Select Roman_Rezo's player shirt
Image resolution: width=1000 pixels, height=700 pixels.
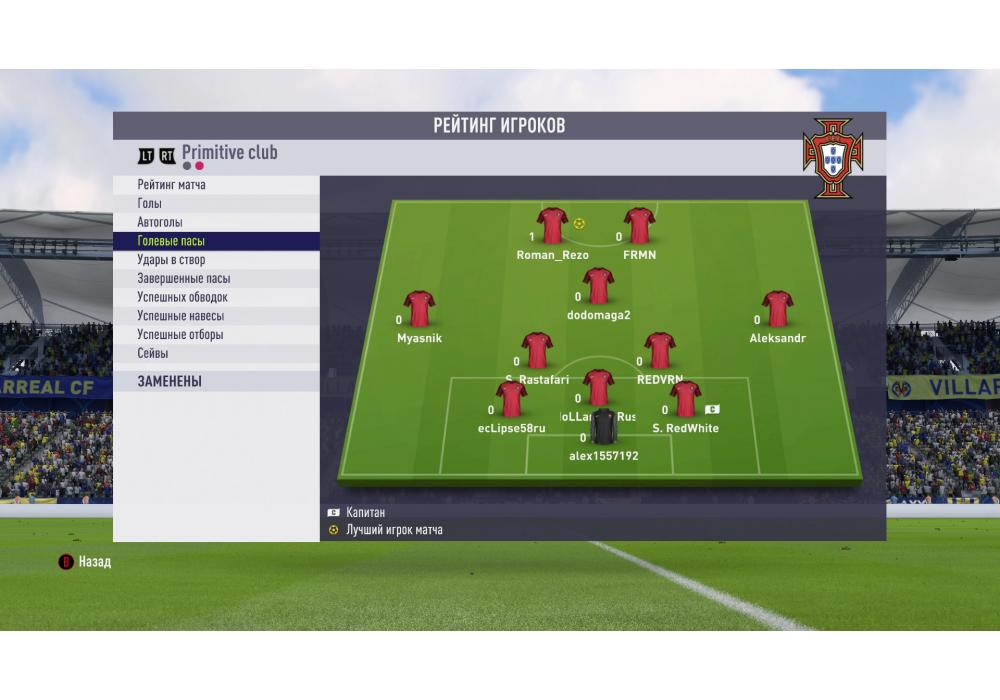click(x=552, y=227)
